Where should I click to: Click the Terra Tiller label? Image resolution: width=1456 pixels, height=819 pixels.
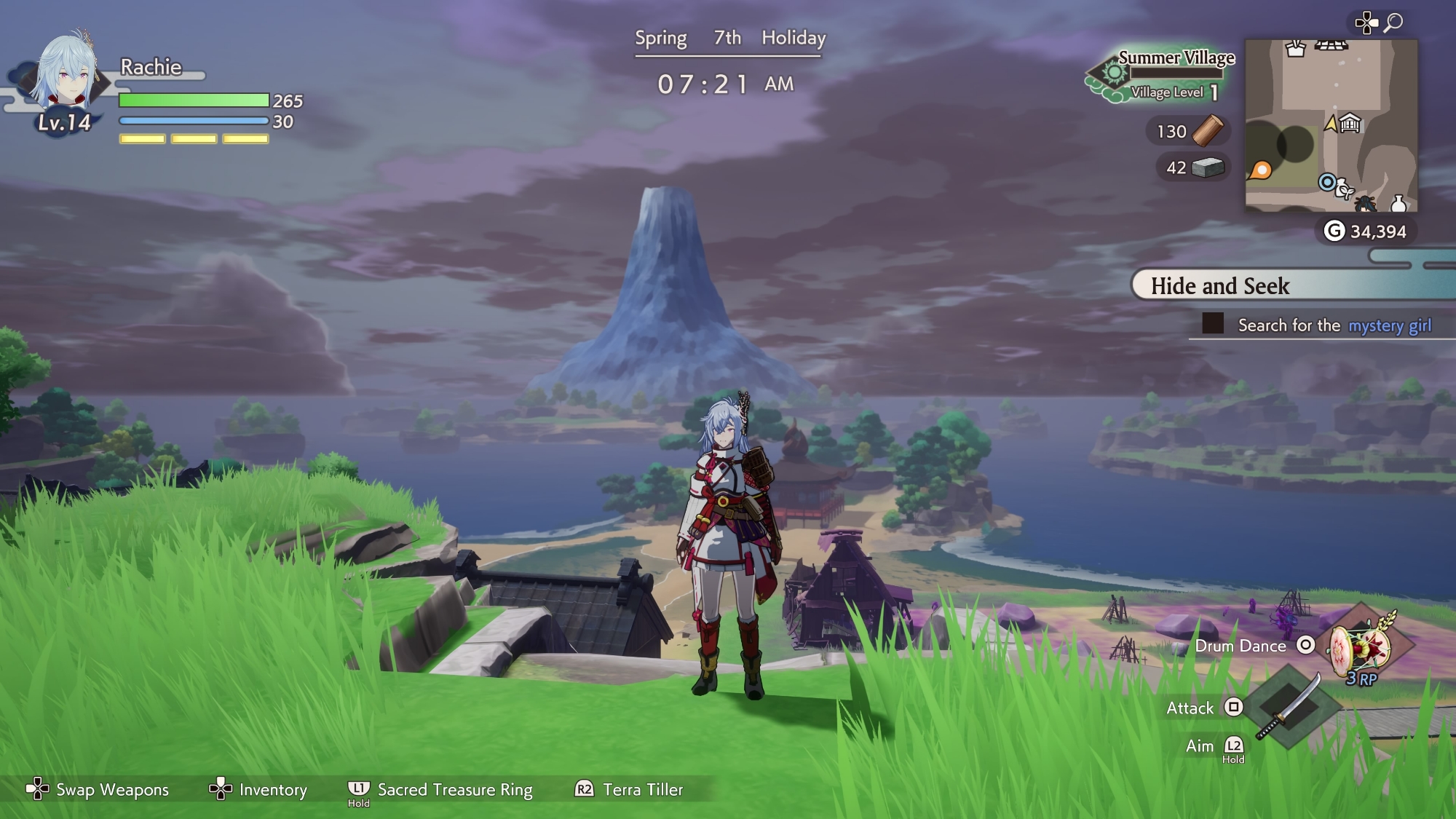tap(643, 790)
